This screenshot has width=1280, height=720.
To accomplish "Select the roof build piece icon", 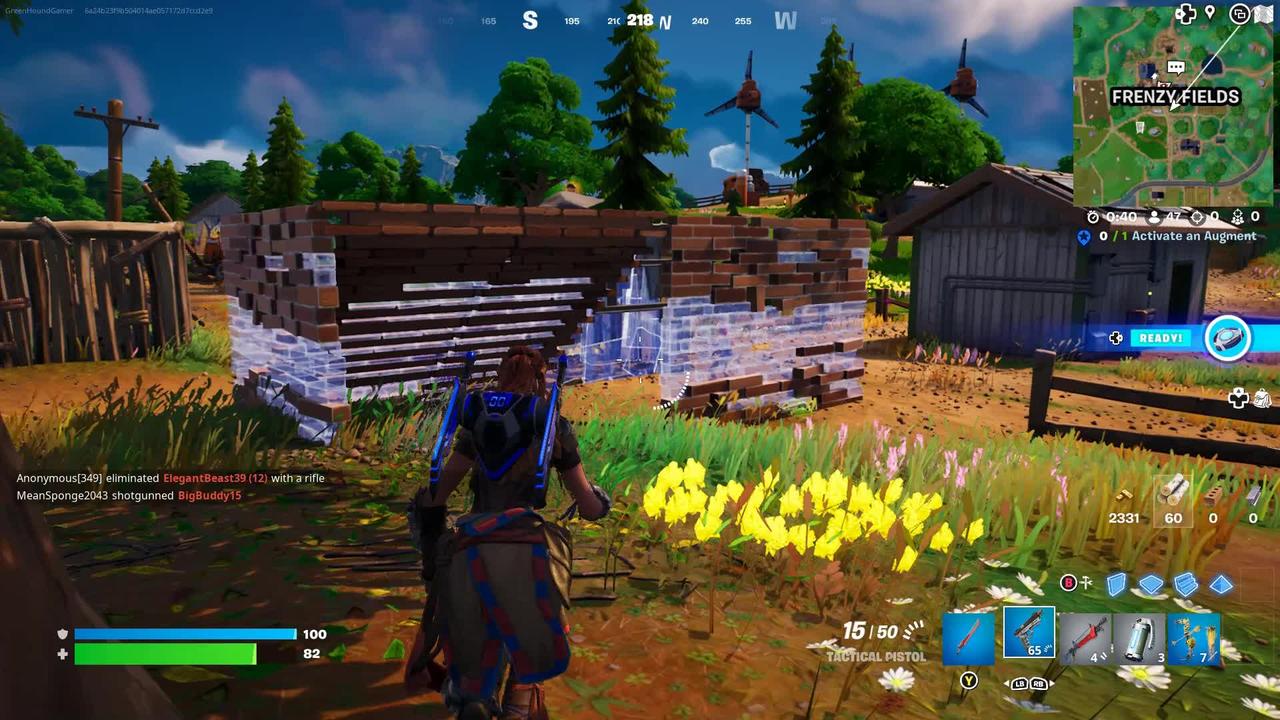I will 1219,583.
